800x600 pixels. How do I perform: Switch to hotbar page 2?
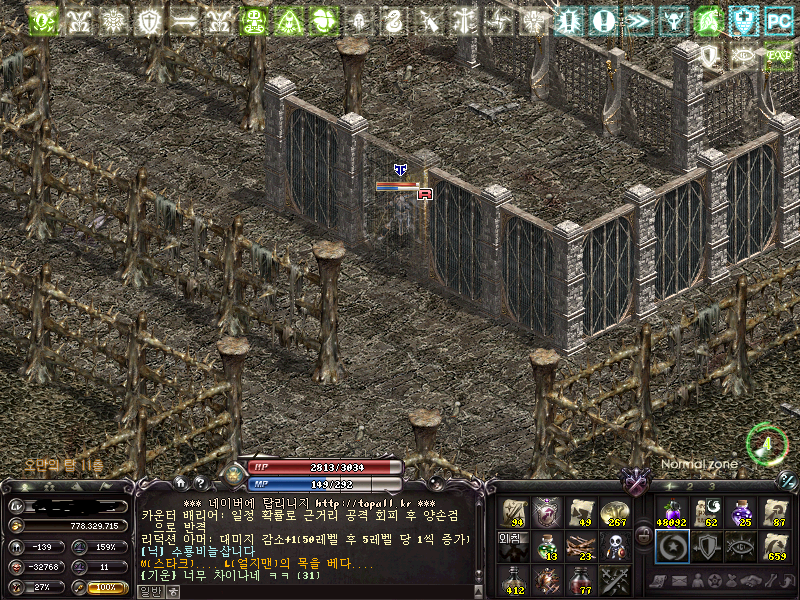pos(691,486)
